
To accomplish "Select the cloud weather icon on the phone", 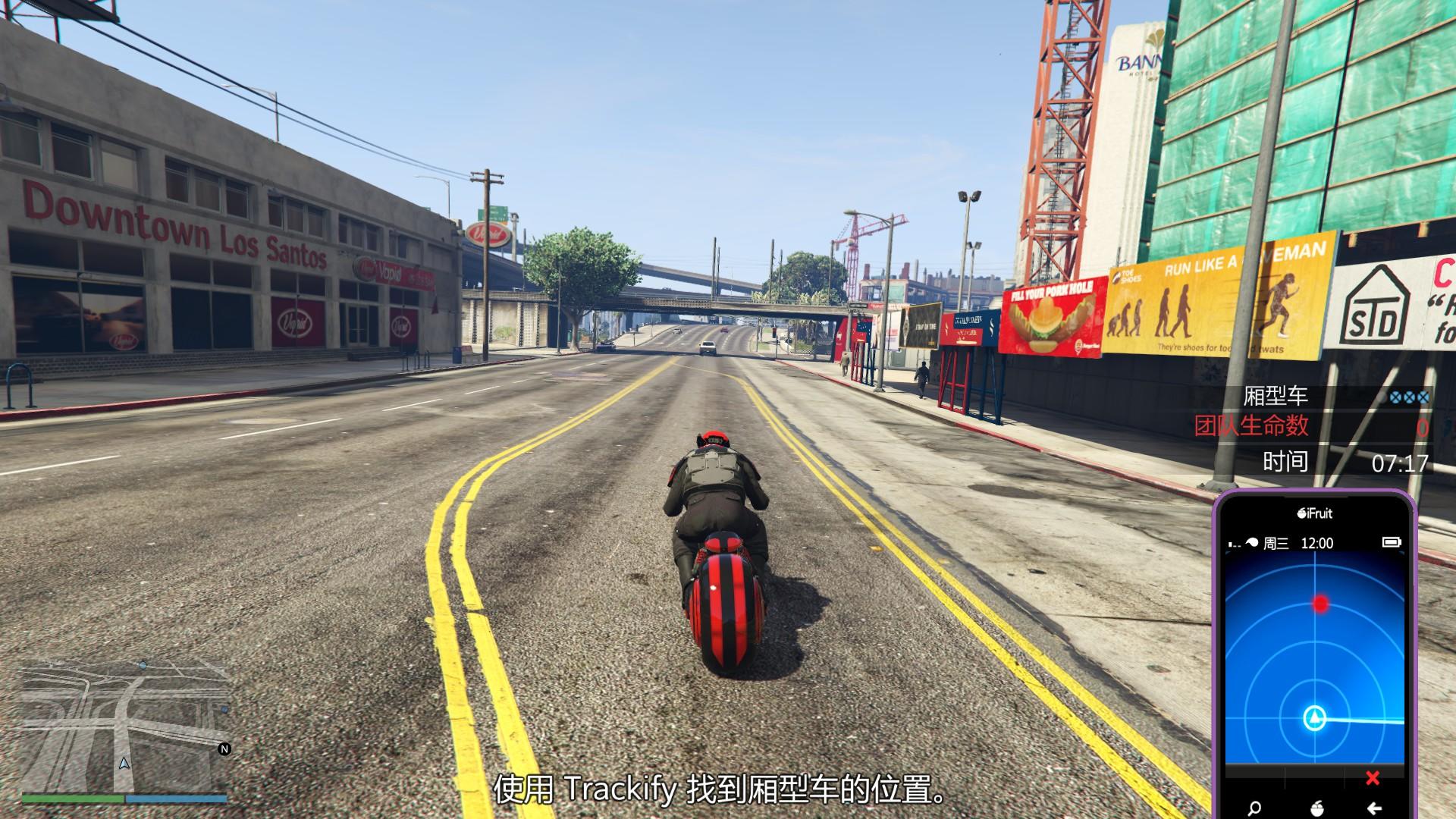I will [x=1251, y=542].
